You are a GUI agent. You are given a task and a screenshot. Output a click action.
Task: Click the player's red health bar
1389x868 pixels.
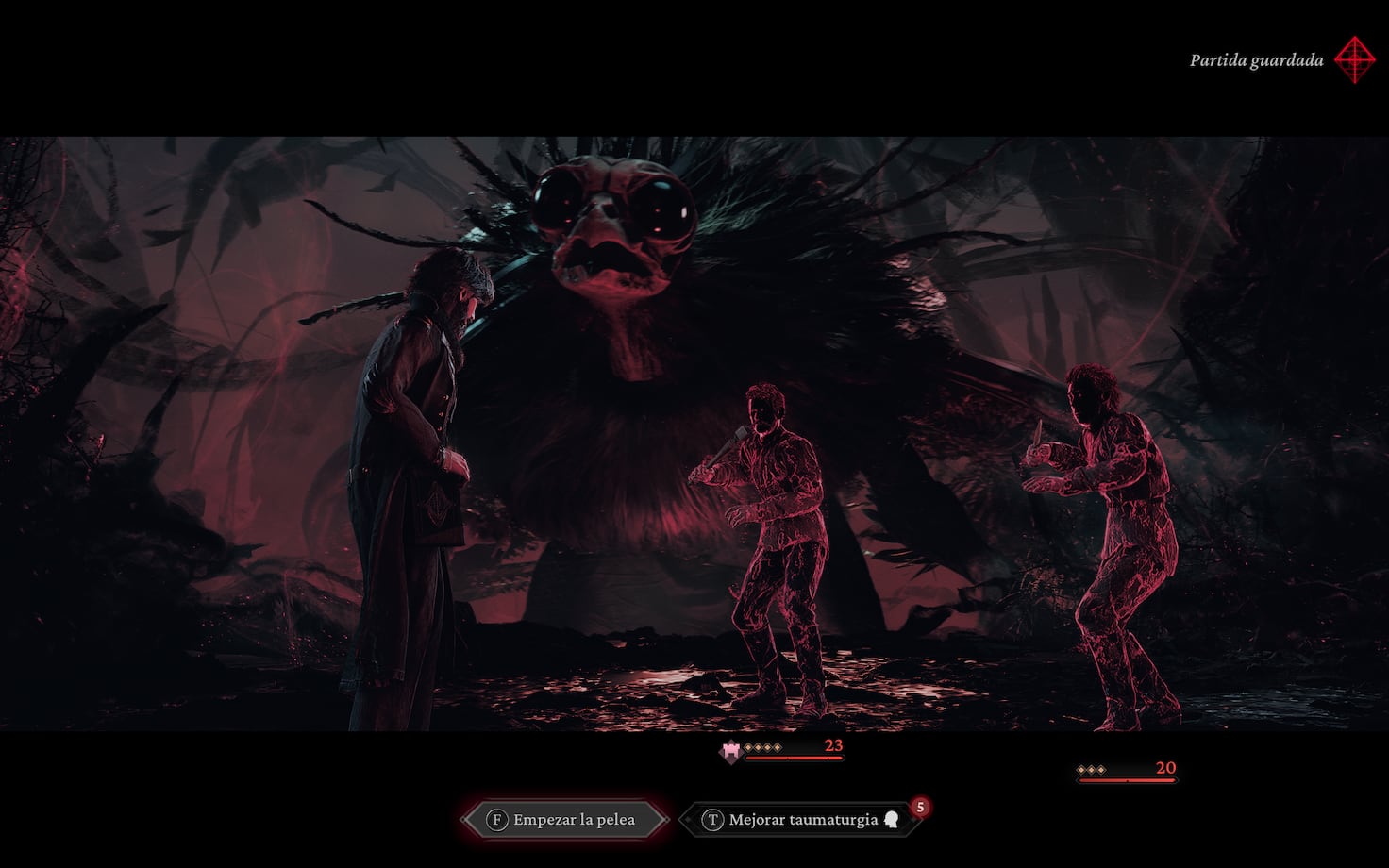coord(793,757)
